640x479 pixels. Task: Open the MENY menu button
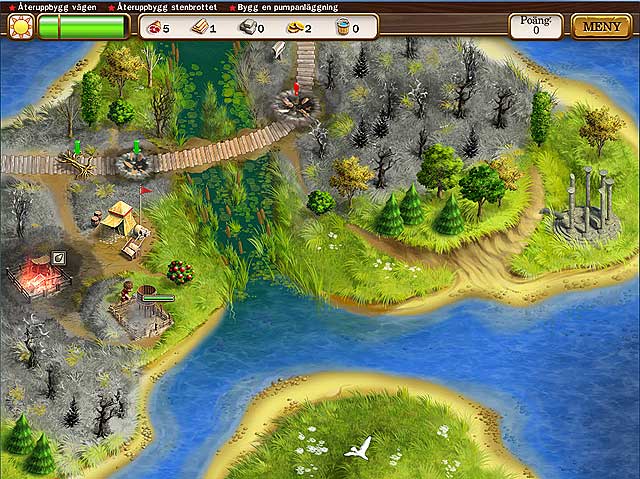[x=600, y=26]
